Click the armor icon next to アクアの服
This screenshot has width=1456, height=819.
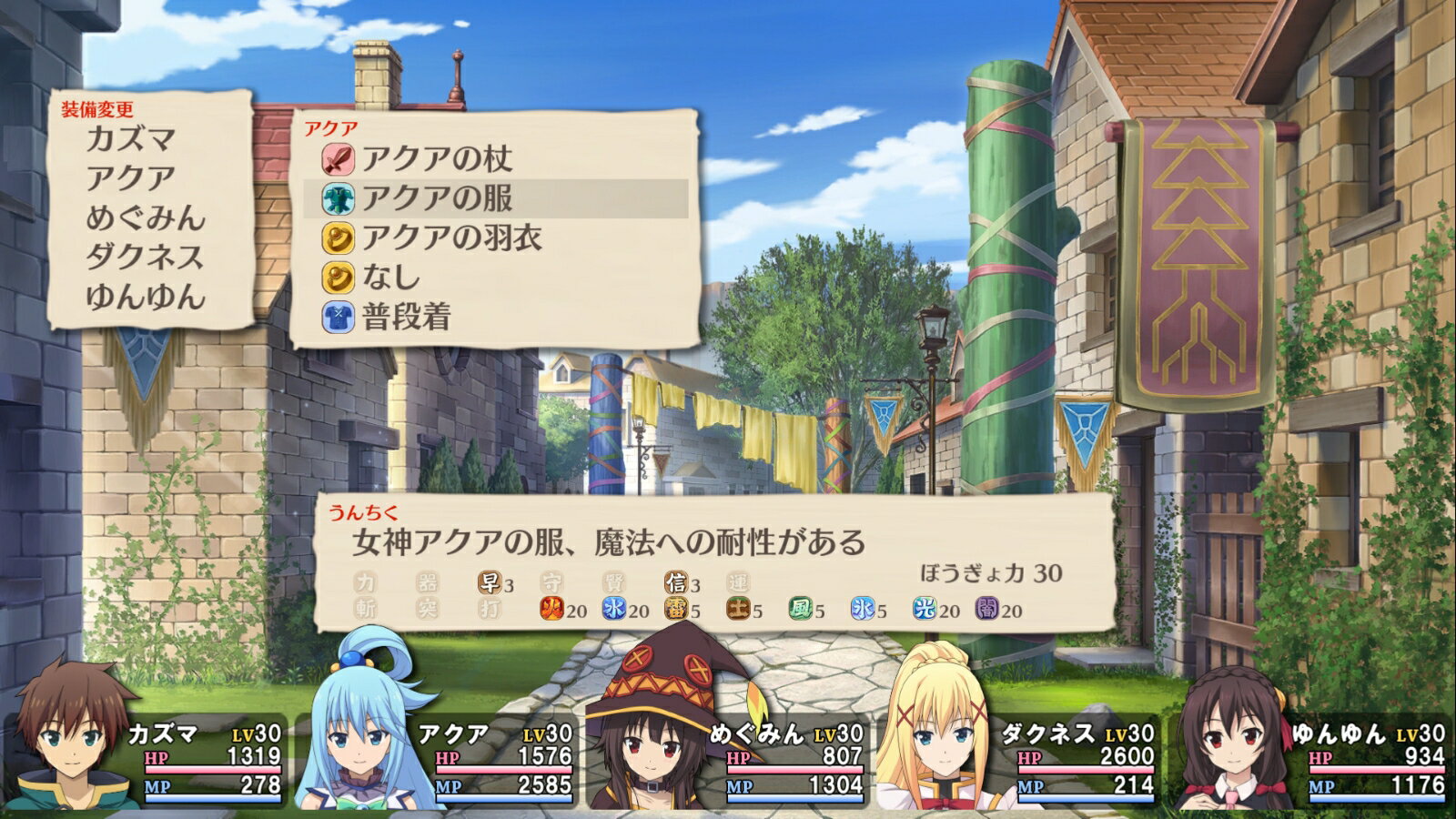click(341, 197)
